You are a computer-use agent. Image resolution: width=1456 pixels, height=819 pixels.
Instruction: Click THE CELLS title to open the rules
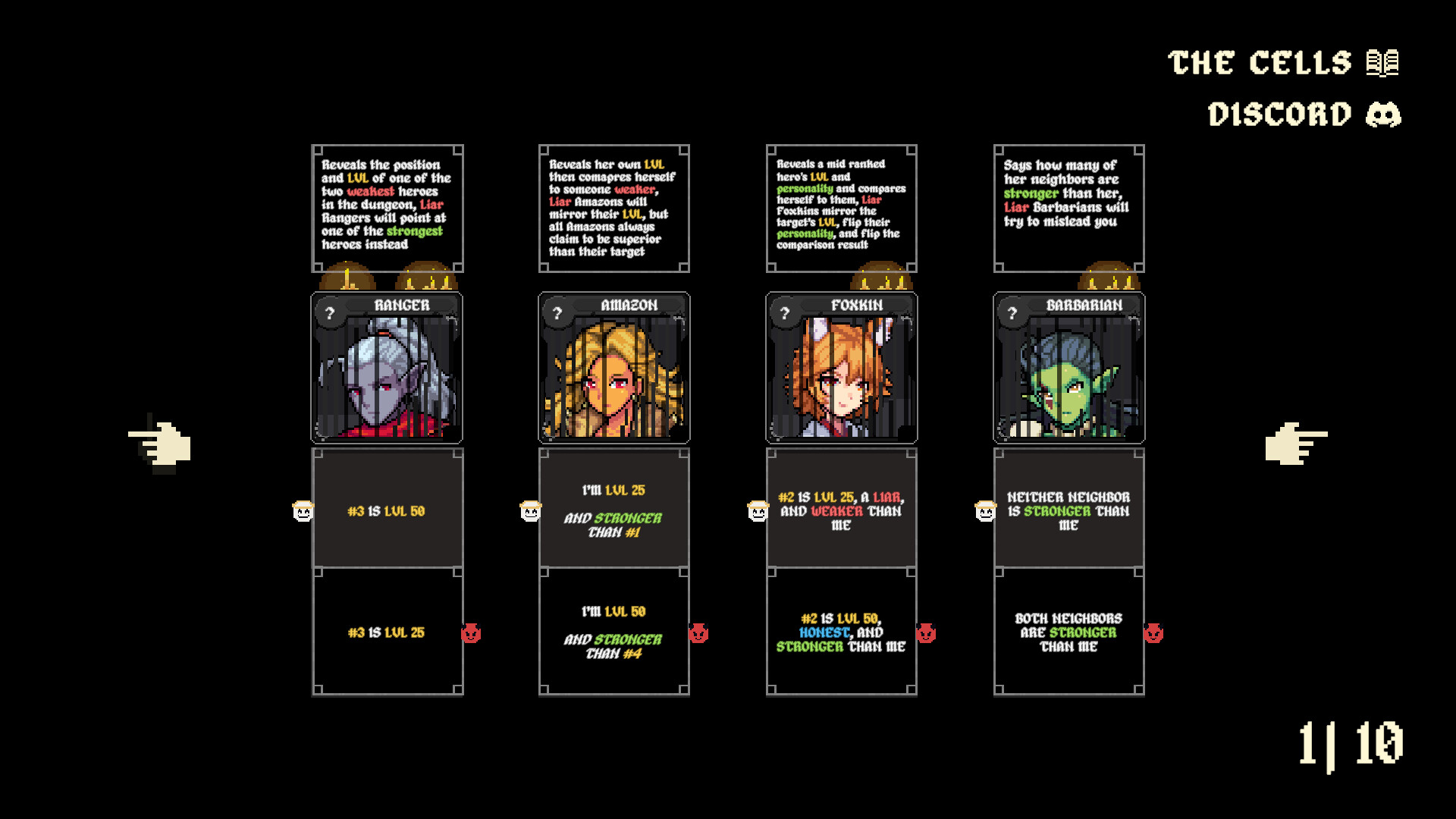[1263, 62]
